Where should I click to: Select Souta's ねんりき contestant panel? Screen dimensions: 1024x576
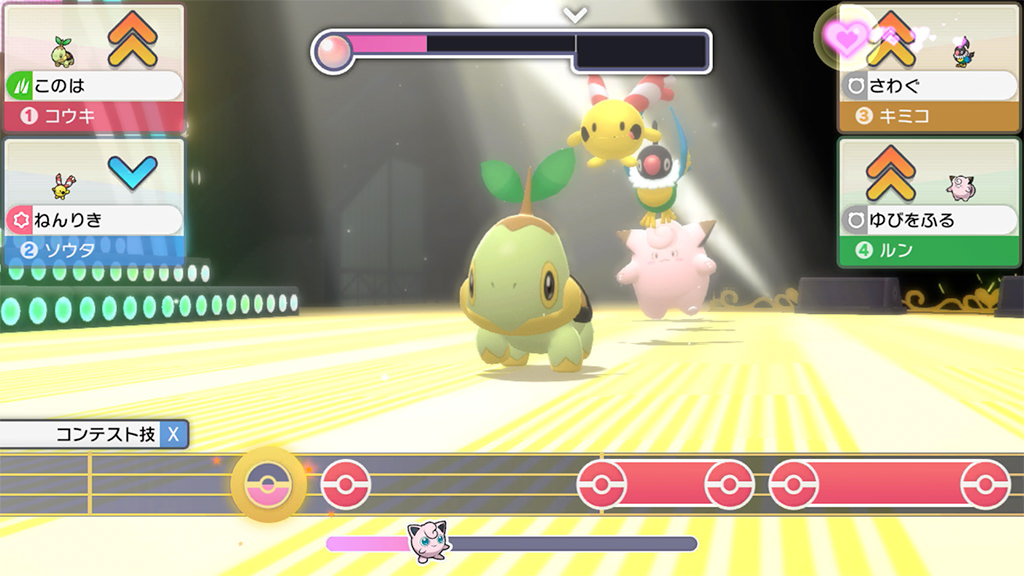[x=93, y=202]
